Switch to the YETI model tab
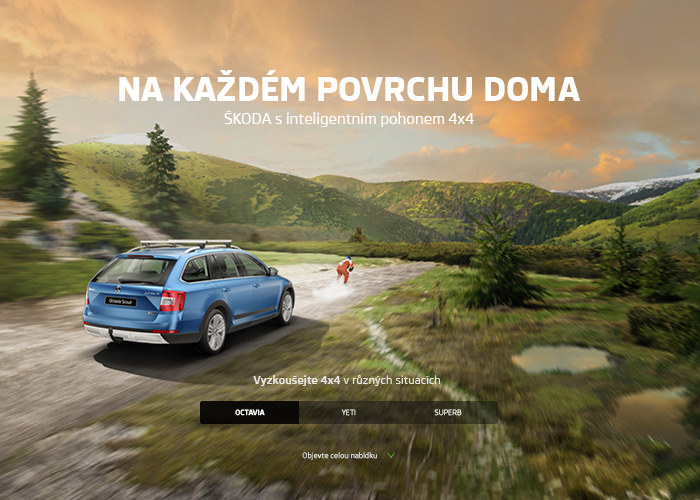This screenshot has height=500, width=700. (348, 412)
